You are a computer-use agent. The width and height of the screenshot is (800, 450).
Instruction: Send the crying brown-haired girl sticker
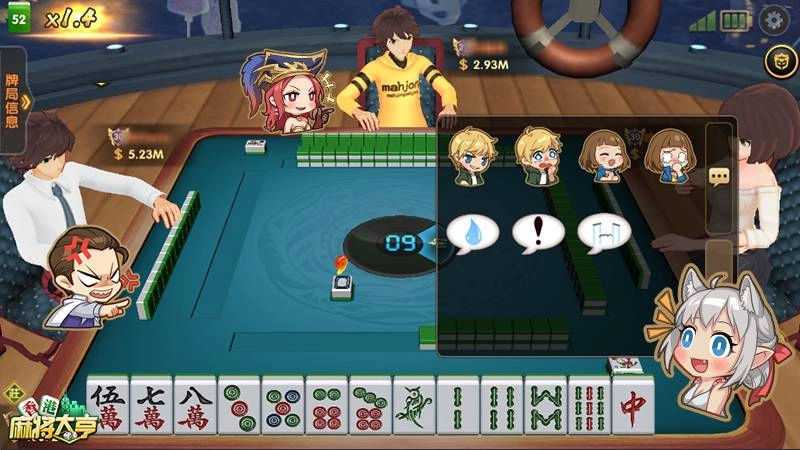[667, 155]
